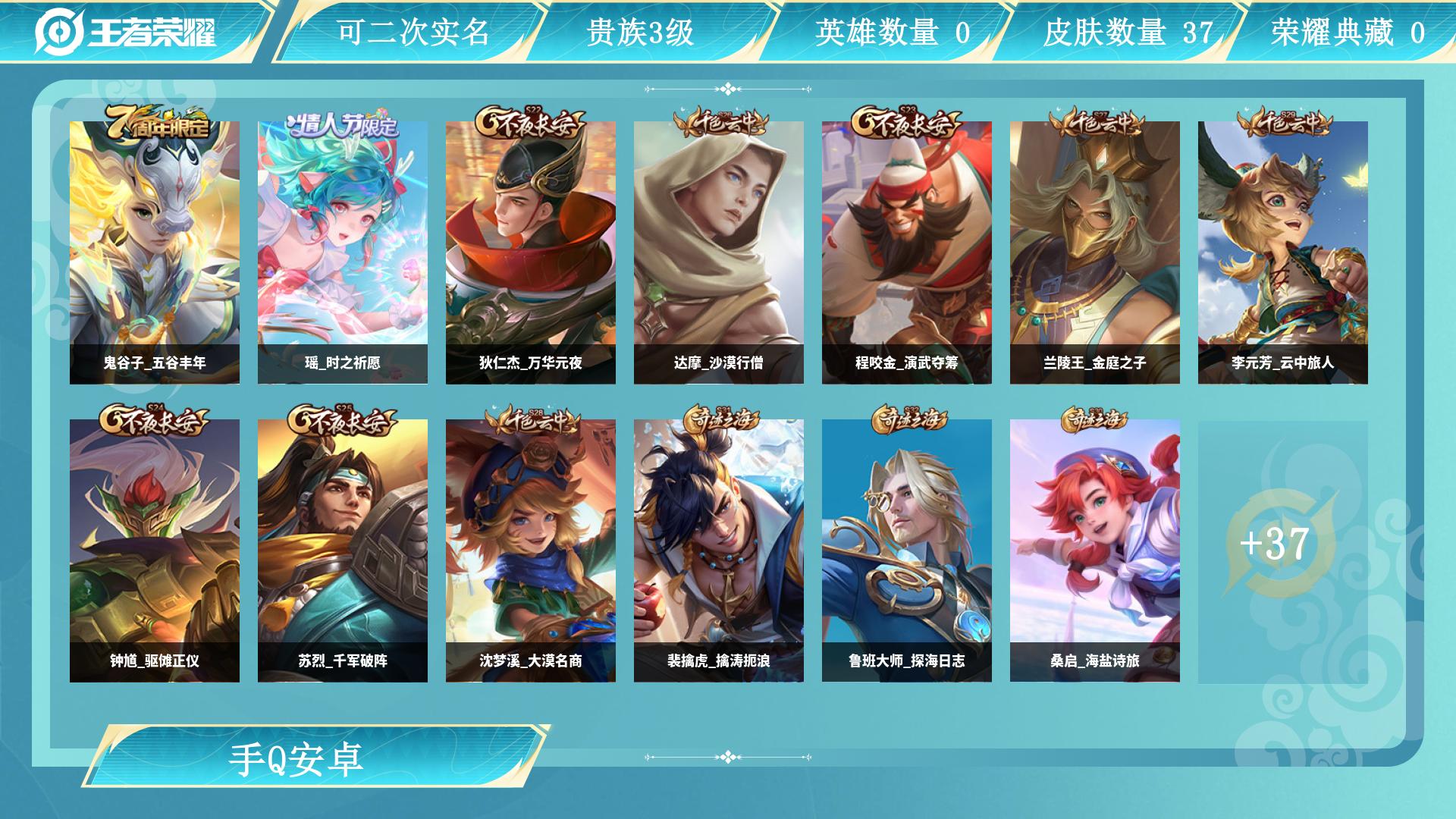Click the 千色云中 badge on 达摩 card

[x=722, y=120]
